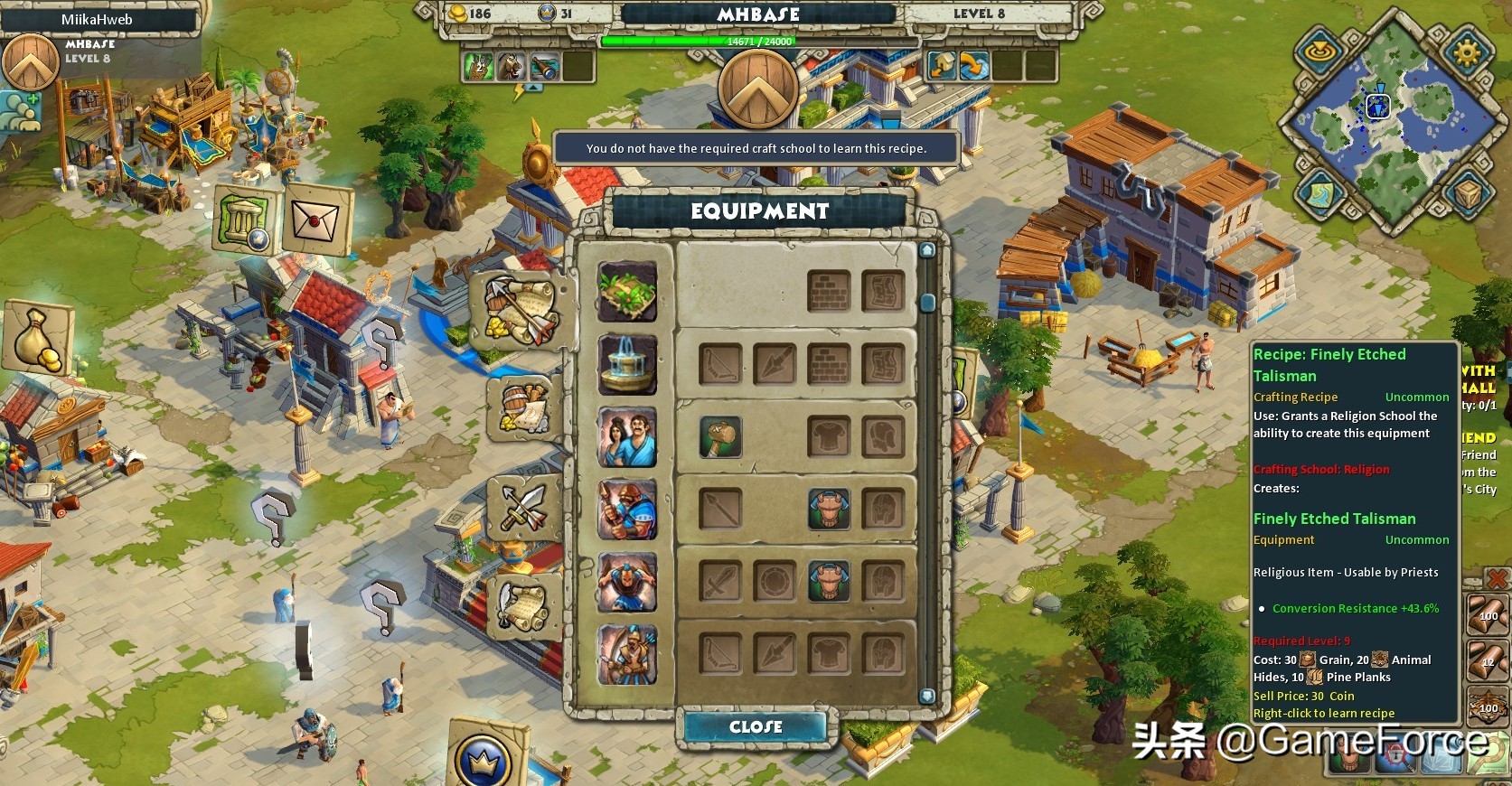Switch to the crossed swords equipment tab

point(521,508)
